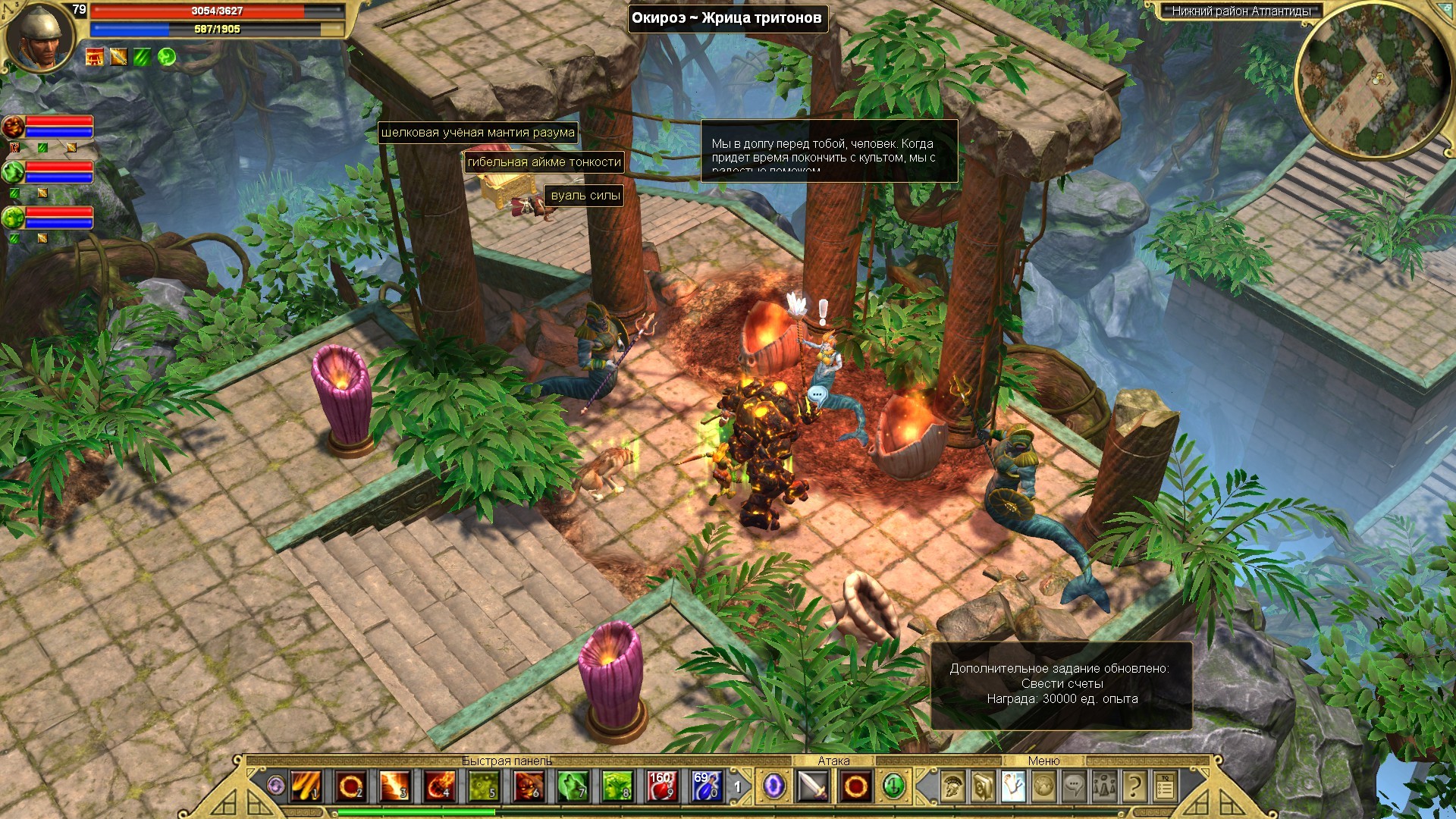
Task: Open the skills hand icon
Action: click(1013, 787)
